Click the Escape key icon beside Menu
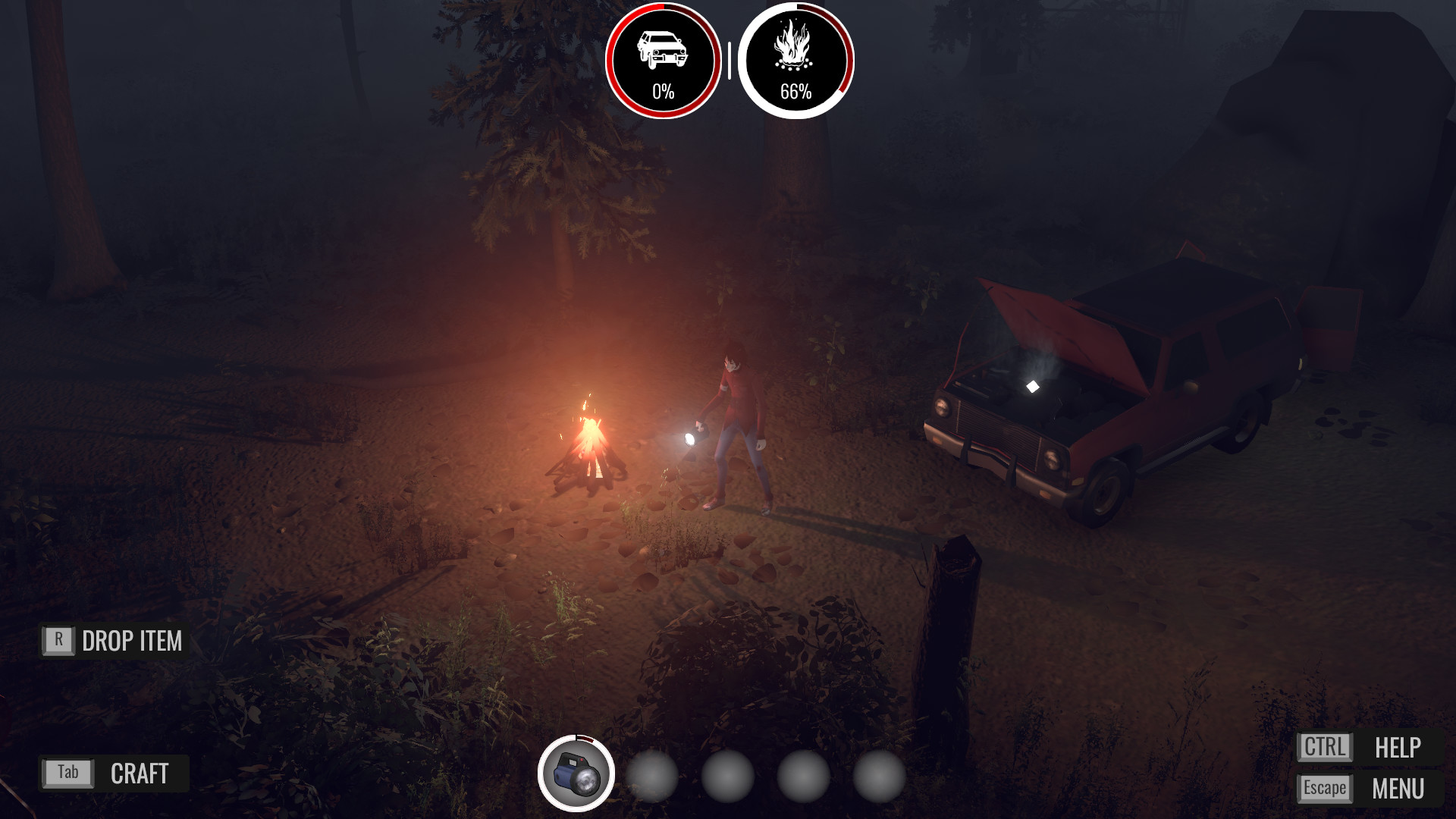 click(x=1325, y=788)
